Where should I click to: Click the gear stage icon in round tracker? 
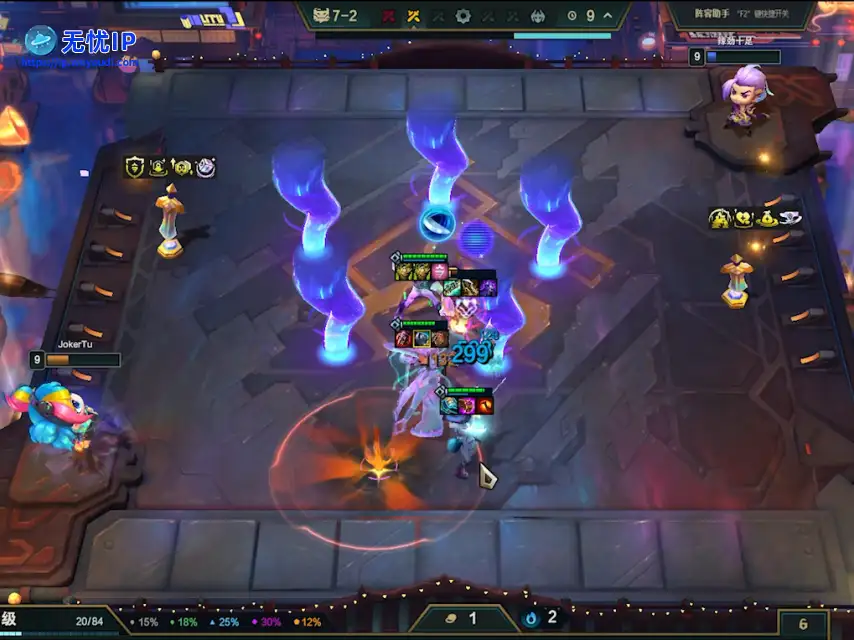click(463, 16)
